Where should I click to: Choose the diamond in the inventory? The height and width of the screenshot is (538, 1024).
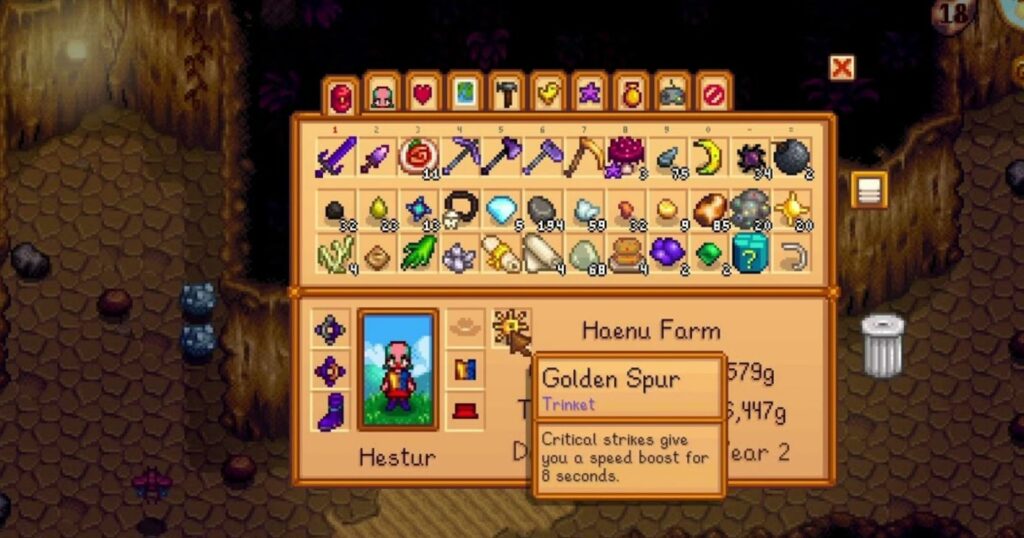click(x=498, y=208)
